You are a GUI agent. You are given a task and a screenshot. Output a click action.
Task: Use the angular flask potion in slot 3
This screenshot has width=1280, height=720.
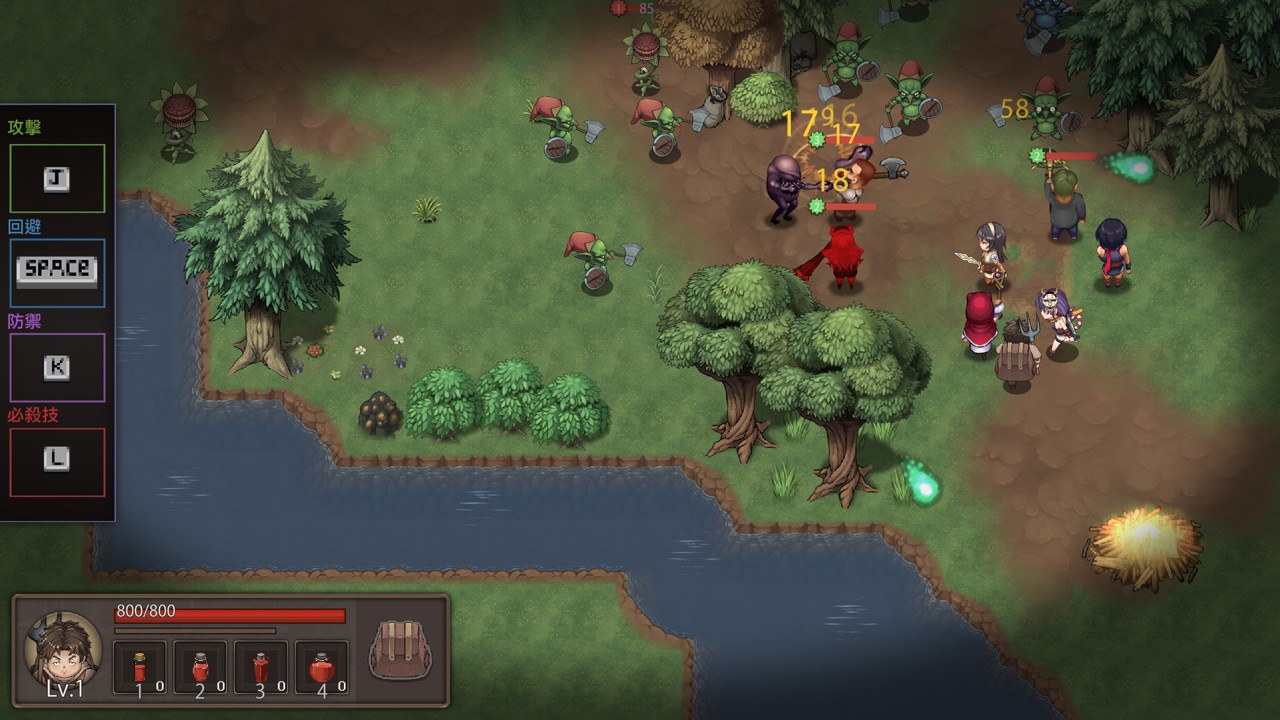click(x=261, y=667)
